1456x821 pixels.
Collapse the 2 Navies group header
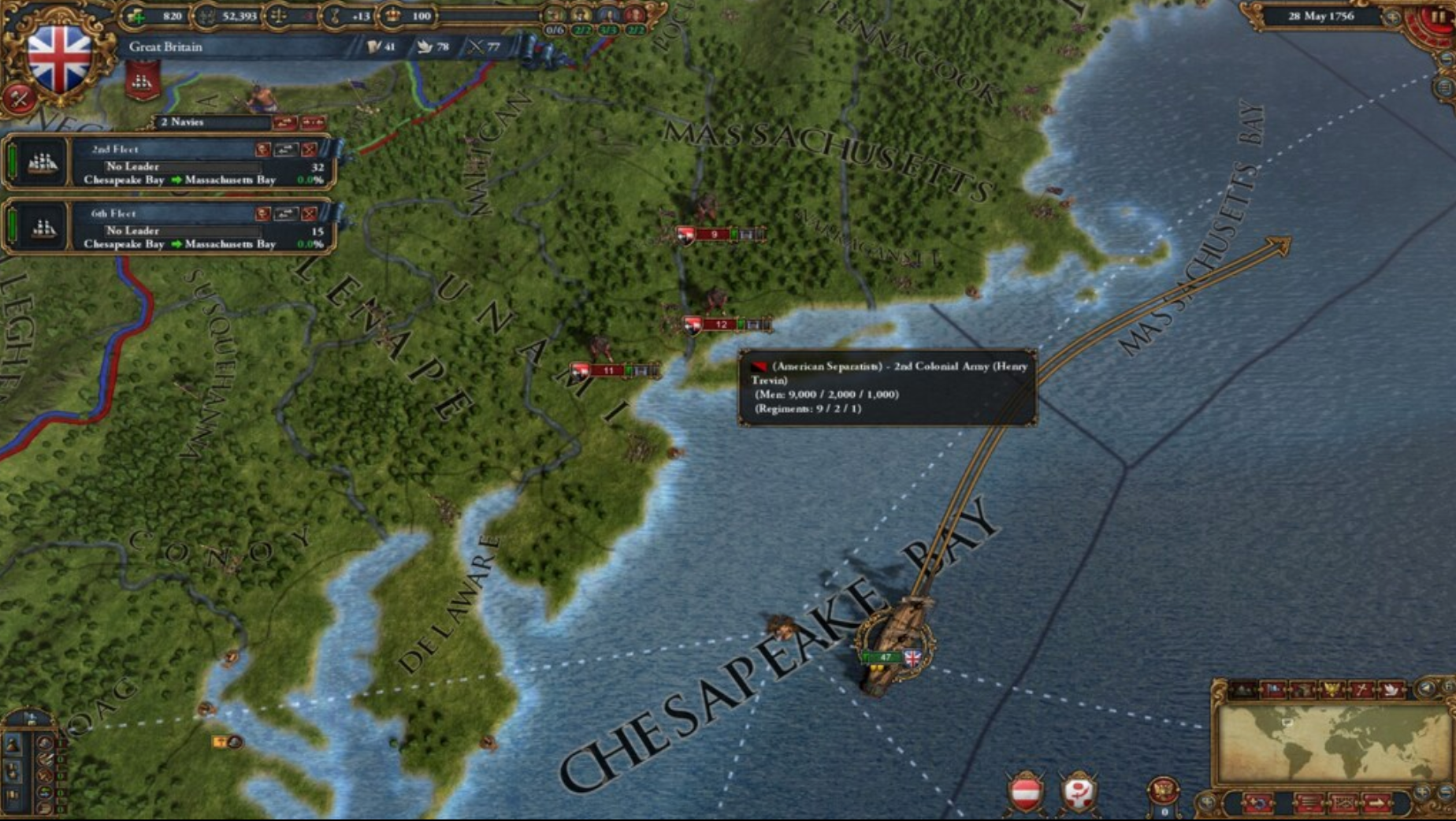183,123
